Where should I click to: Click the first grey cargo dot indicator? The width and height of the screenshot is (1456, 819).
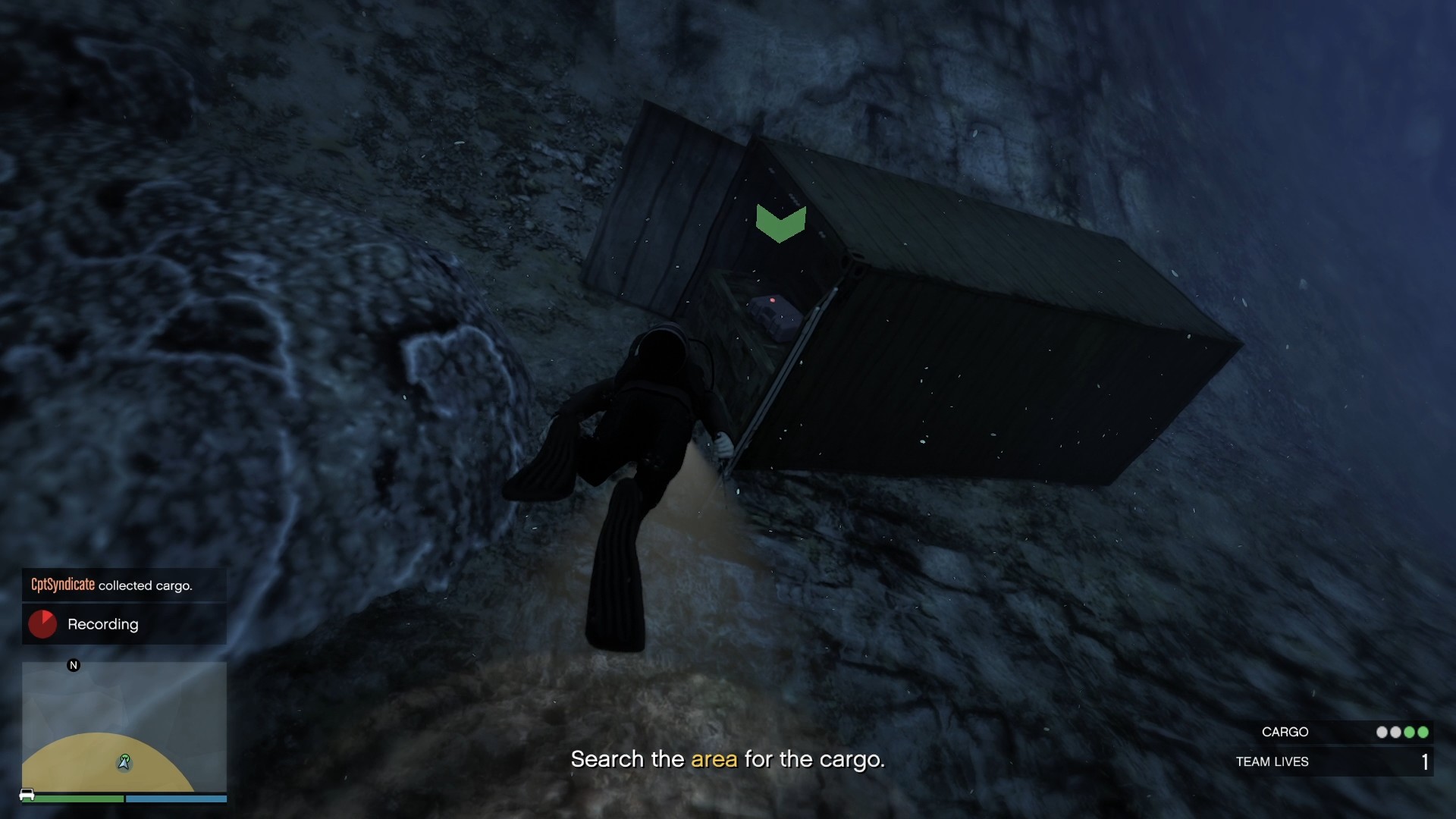[x=1382, y=732]
